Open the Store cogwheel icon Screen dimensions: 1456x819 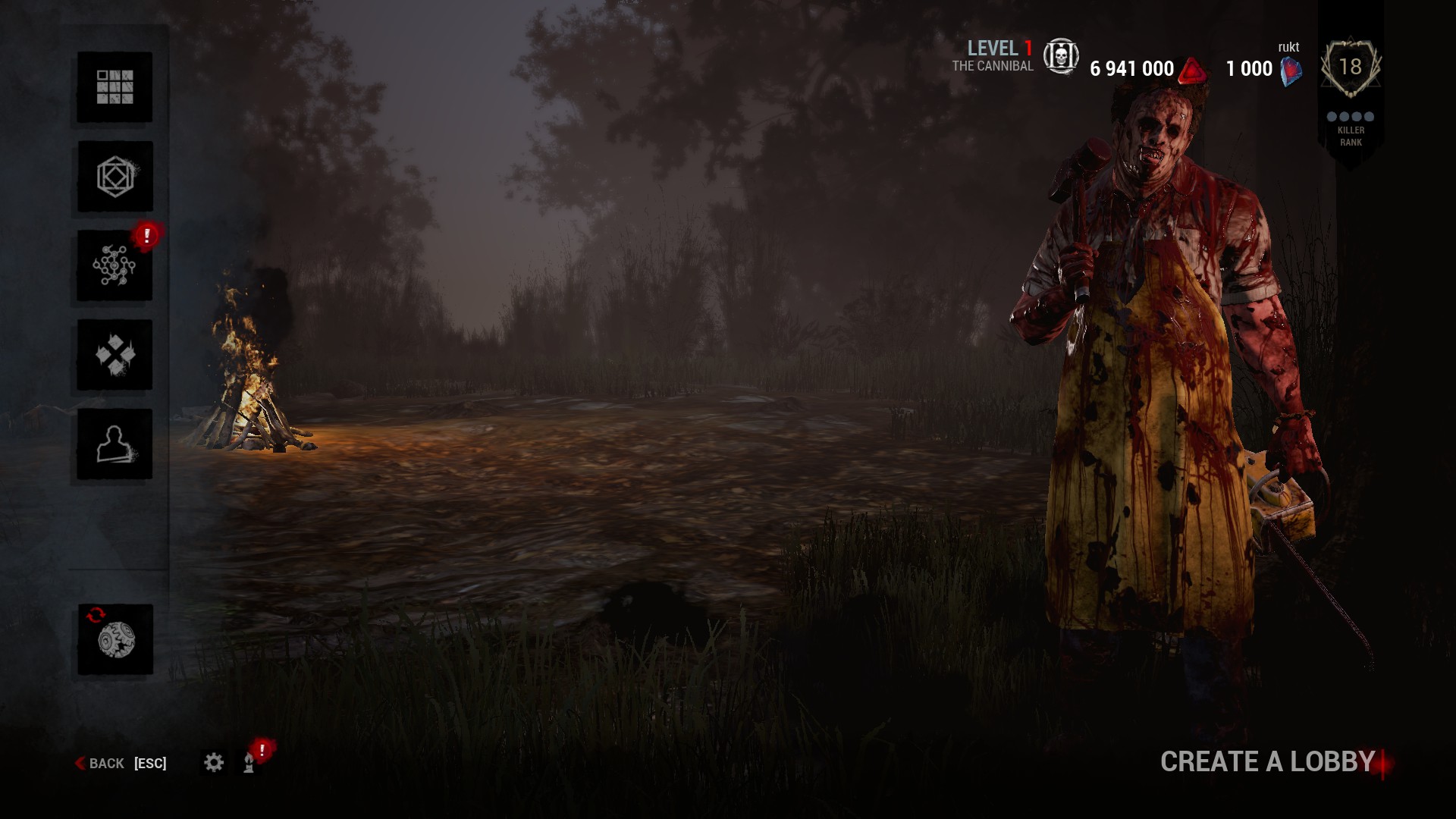pyautogui.click(x=114, y=637)
